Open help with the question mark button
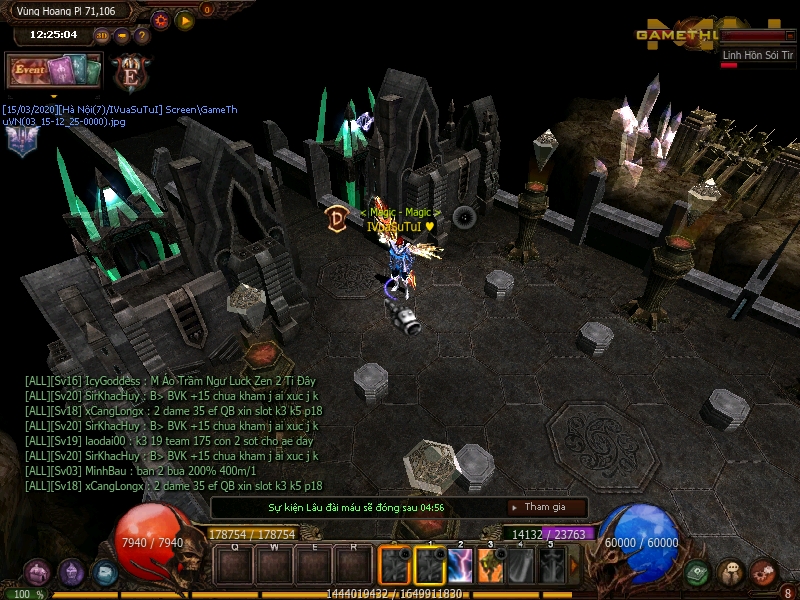The width and height of the screenshot is (800, 600). (142, 36)
